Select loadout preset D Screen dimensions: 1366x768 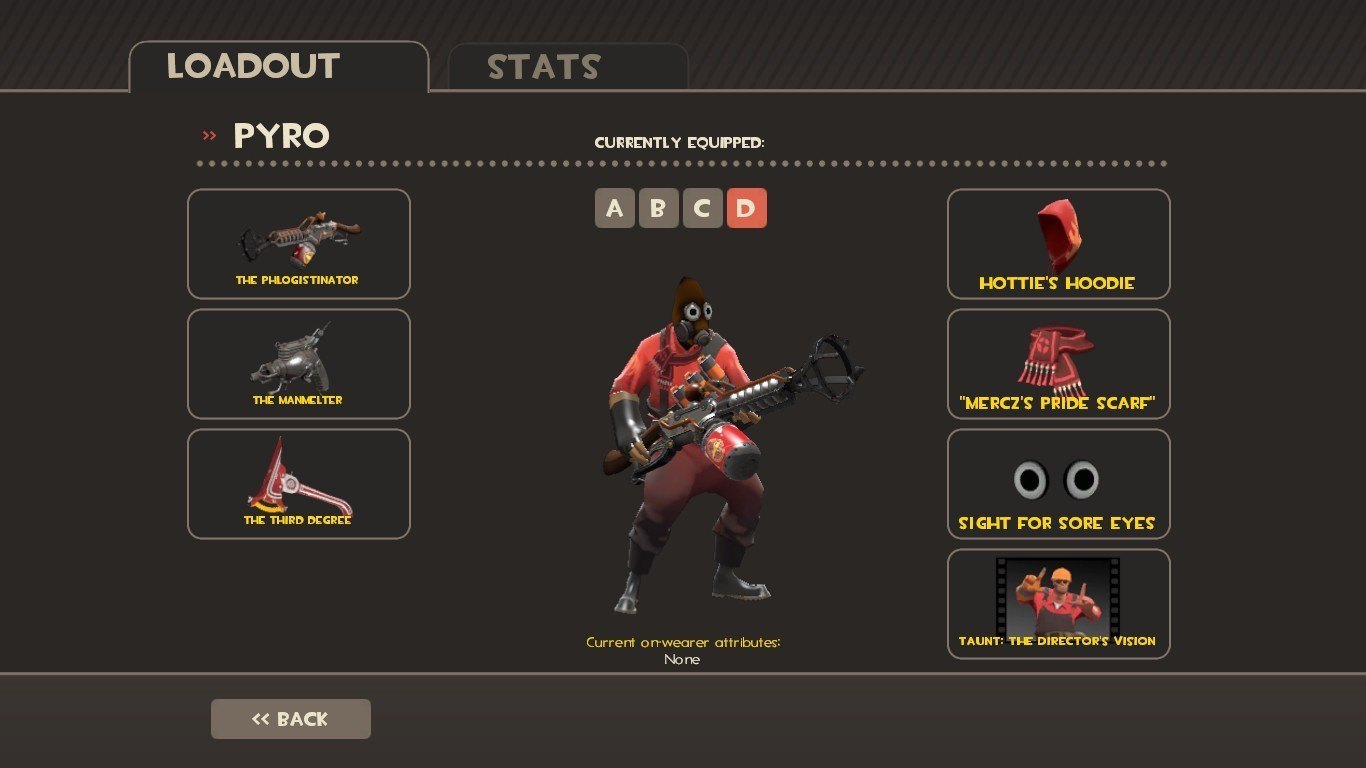747,209
